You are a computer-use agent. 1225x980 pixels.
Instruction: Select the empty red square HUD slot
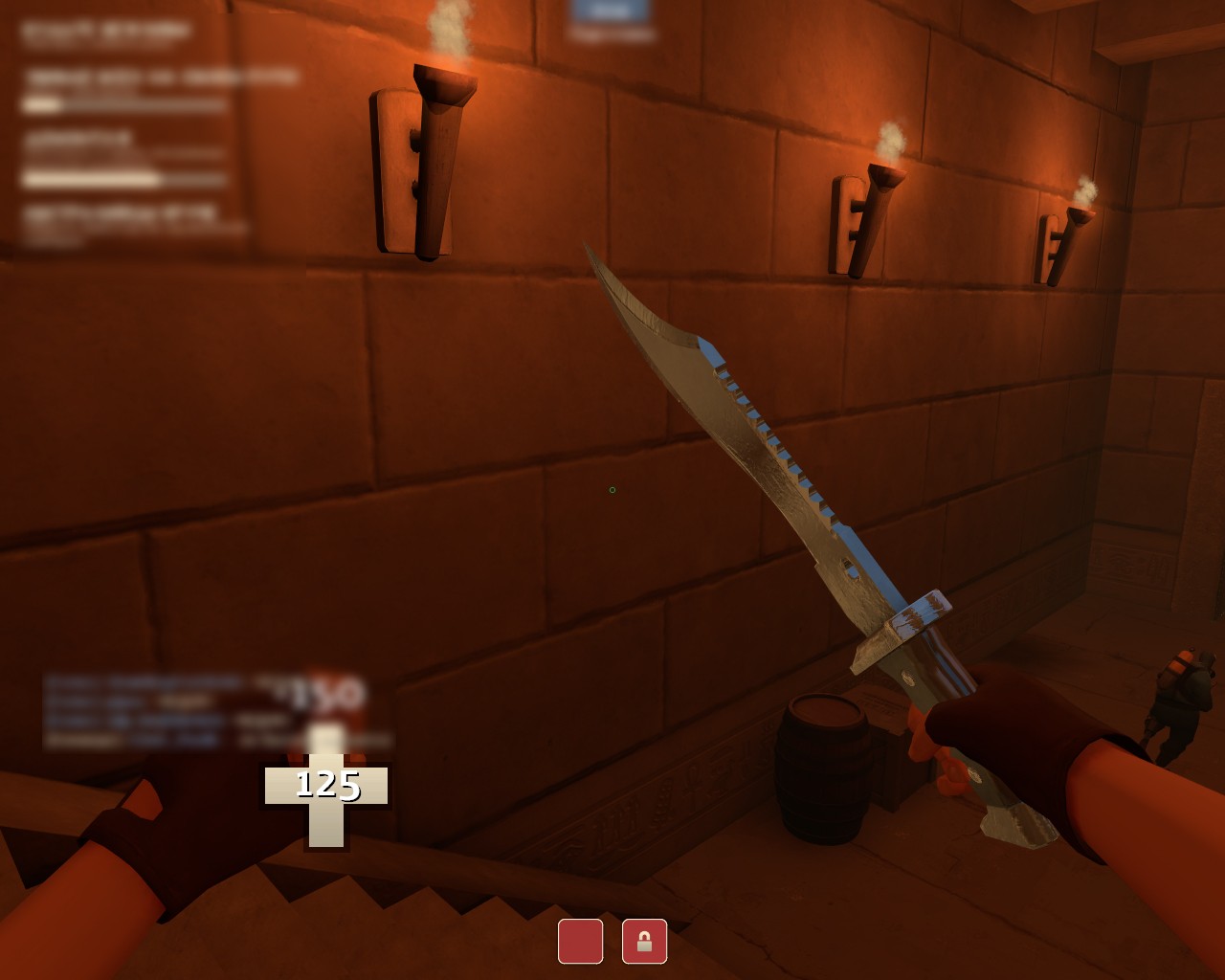point(580,943)
